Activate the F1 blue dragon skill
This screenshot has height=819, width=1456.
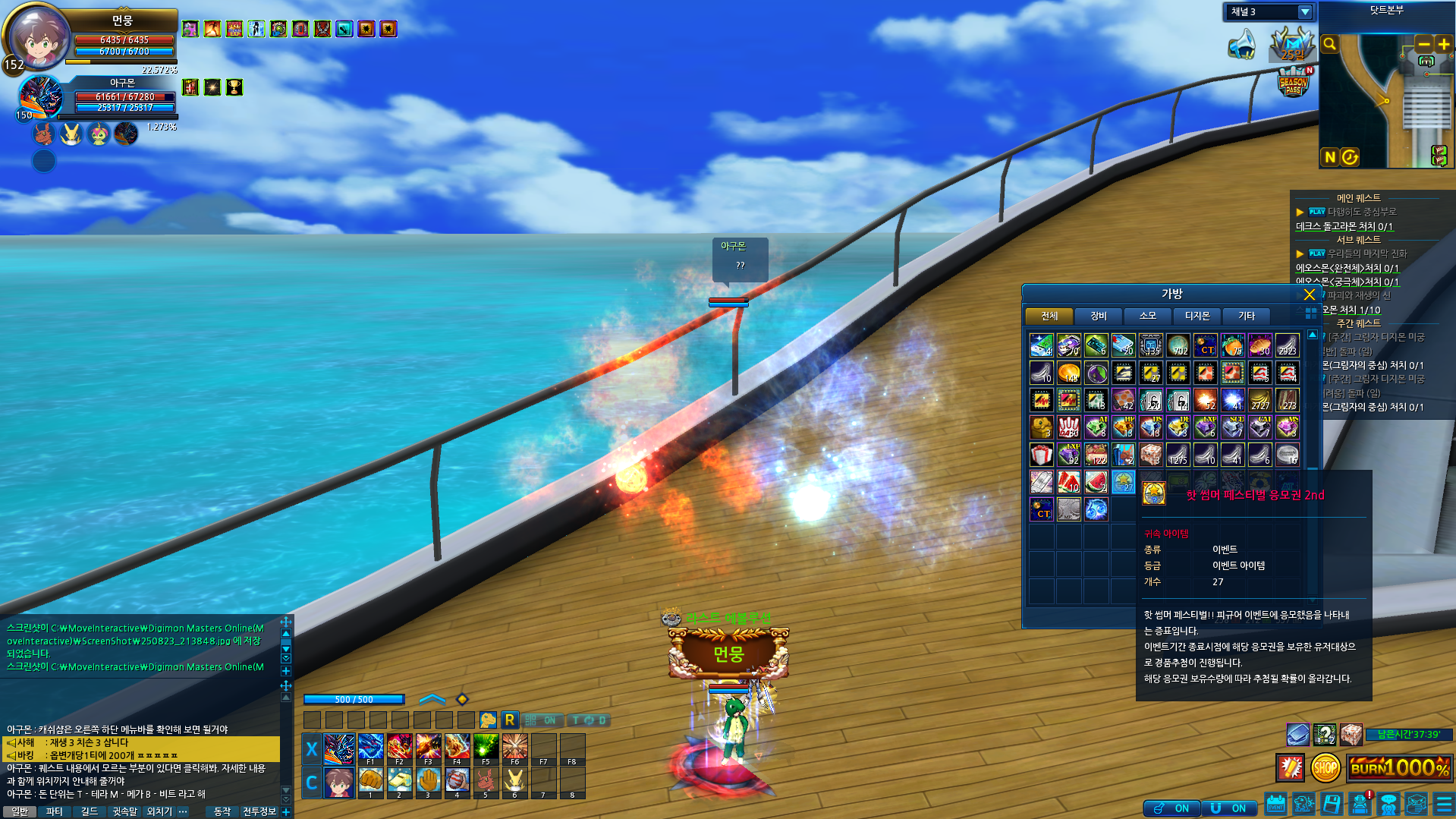(370, 748)
